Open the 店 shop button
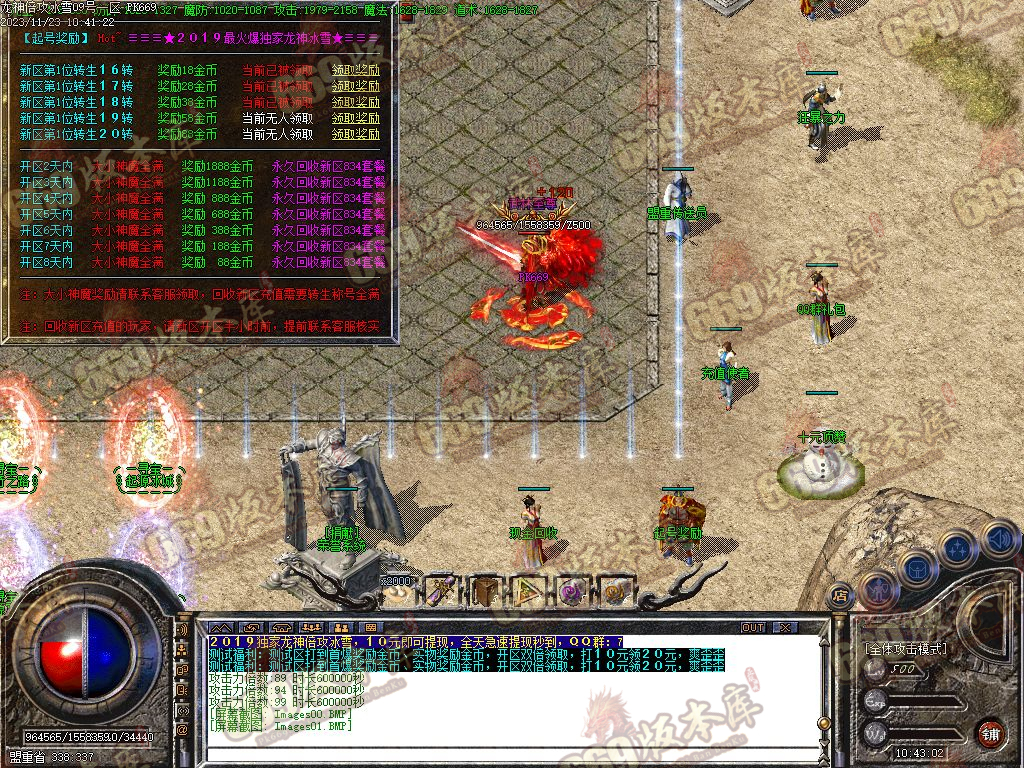 840,593
